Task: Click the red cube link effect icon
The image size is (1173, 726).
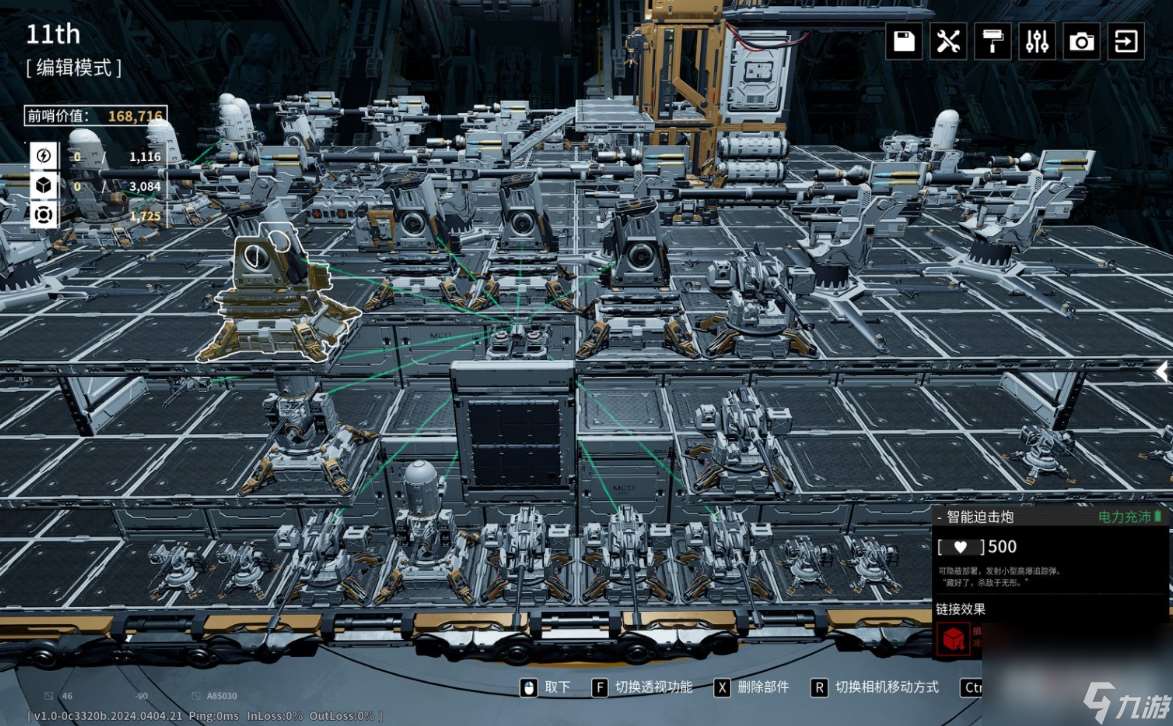Action: click(952, 638)
